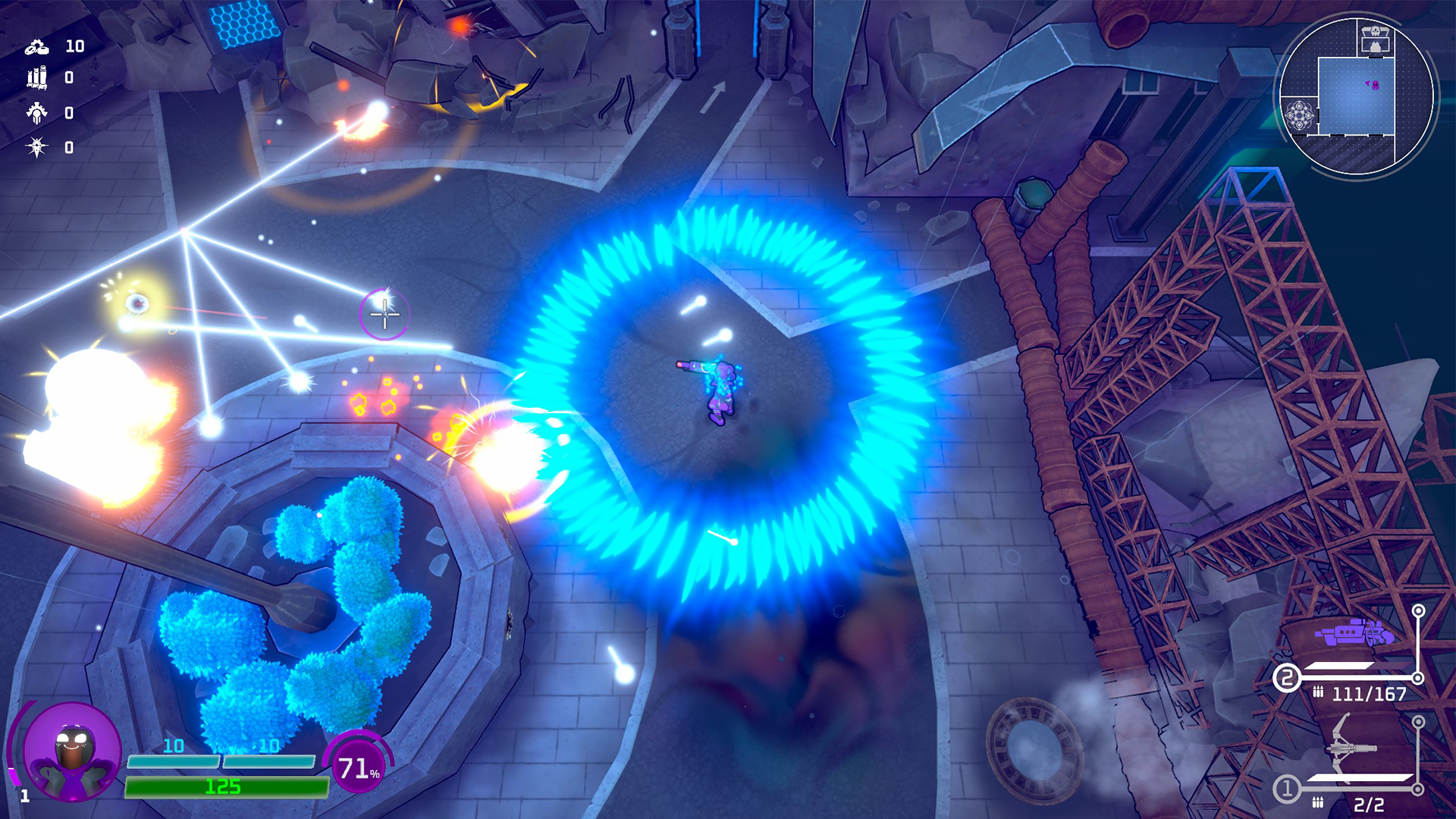Click the weapon slot 1 number badge
The height and width of the screenshot is (819, 1456).
1287,789
